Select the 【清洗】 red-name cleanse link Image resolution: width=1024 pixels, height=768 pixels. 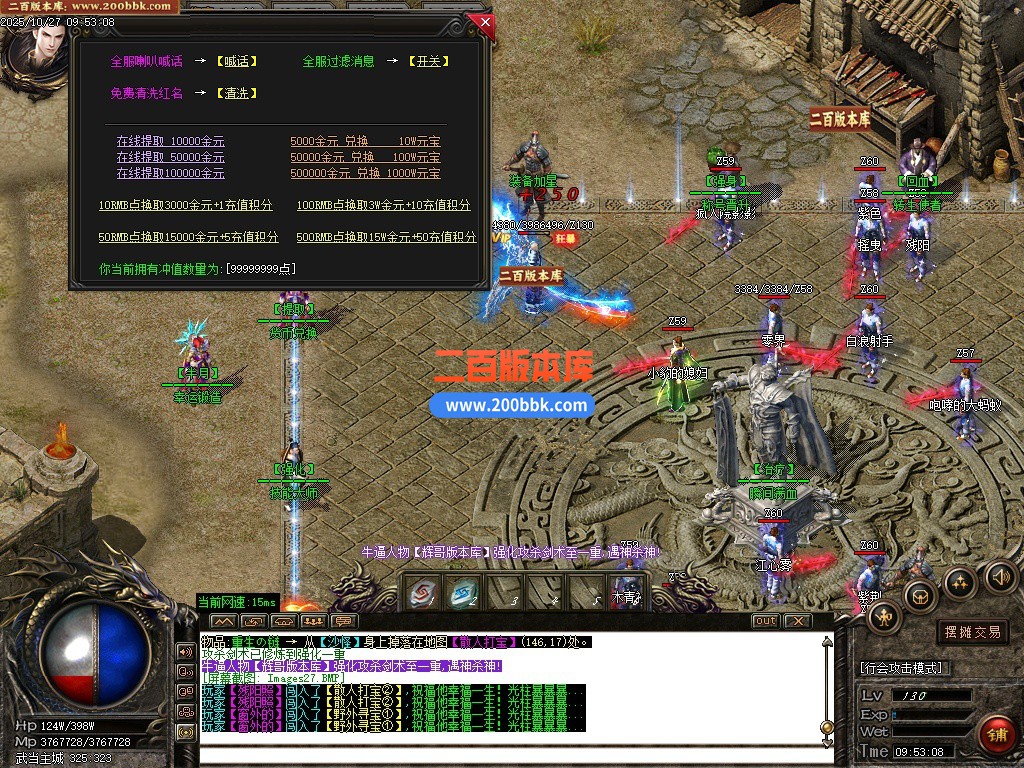point(236,93)
